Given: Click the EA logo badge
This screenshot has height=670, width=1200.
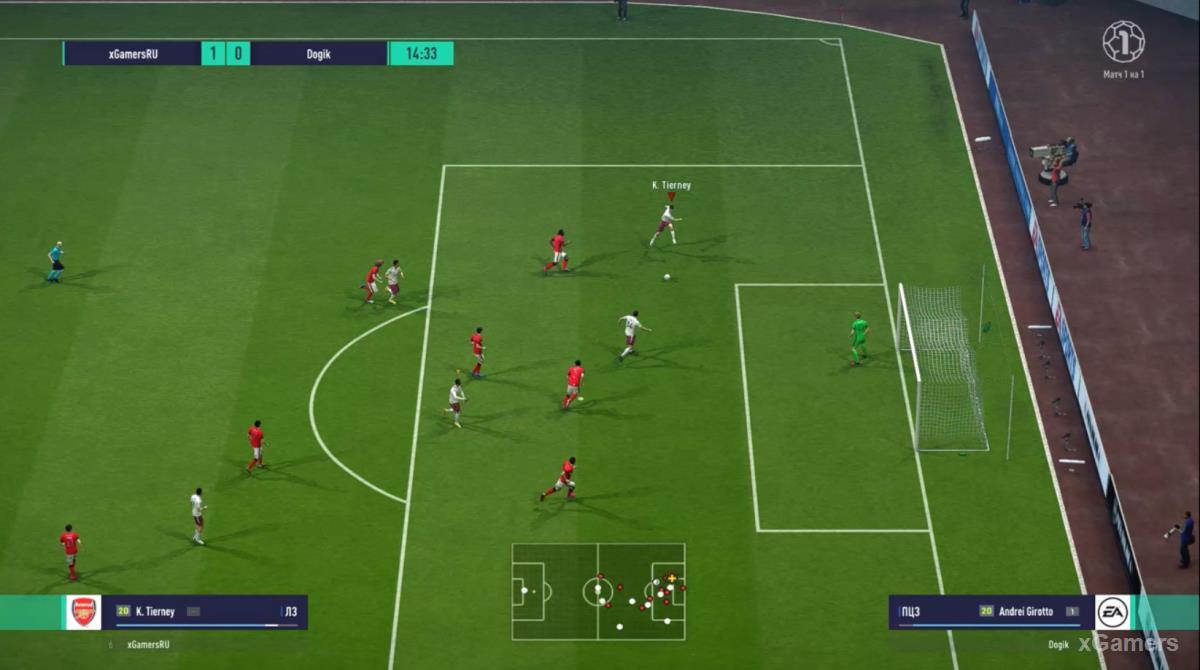Looking at the screenshot, I should 1112,612.
